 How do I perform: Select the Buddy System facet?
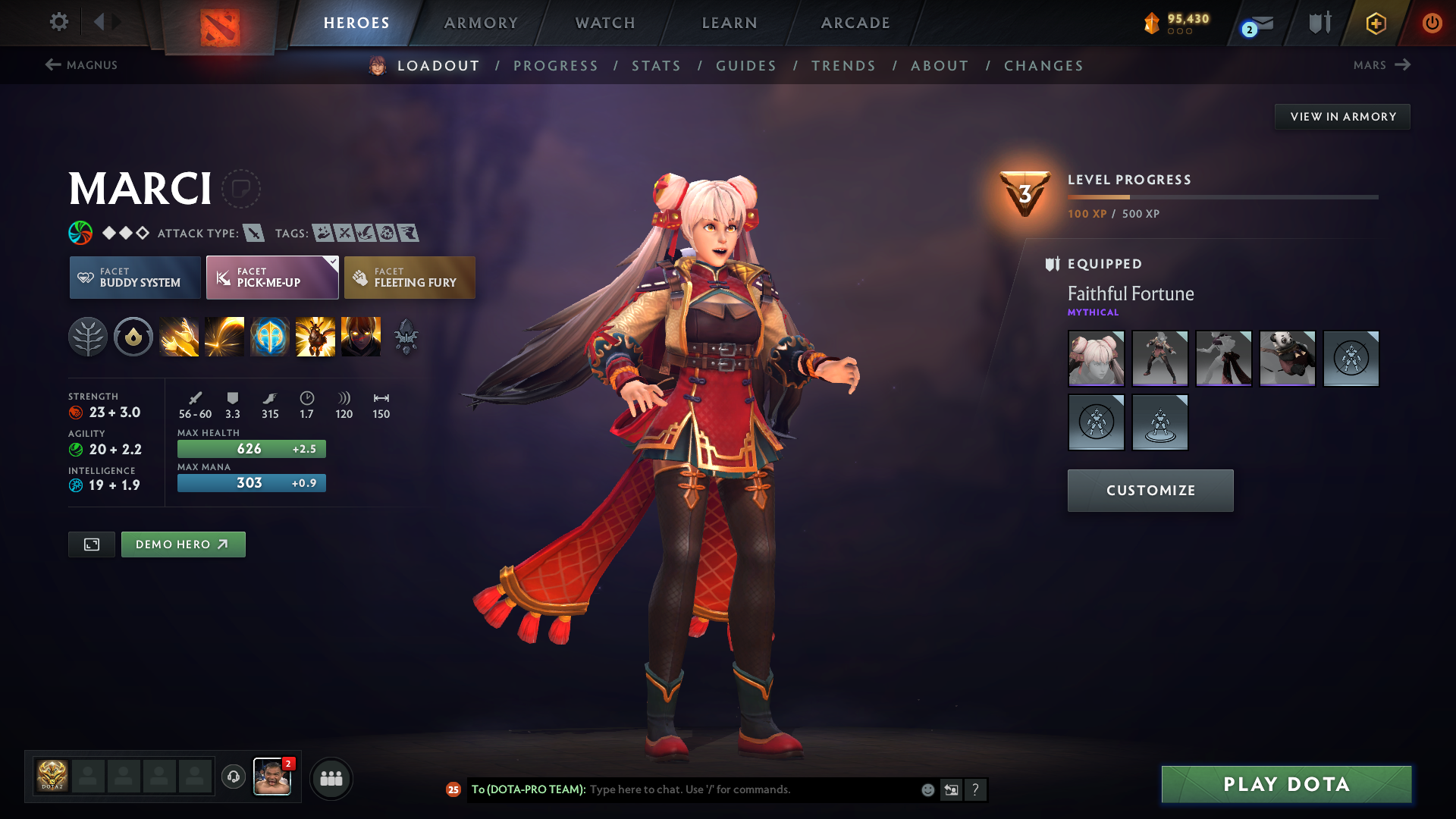135,278
